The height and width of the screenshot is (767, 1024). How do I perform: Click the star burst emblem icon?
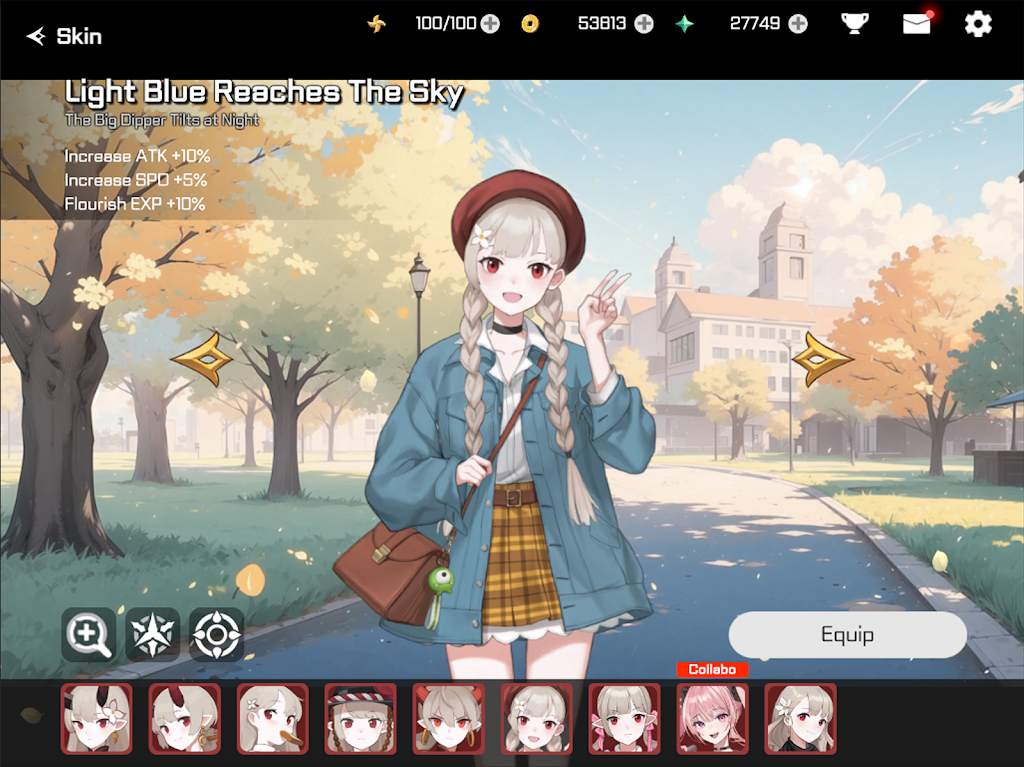[152, 635]
